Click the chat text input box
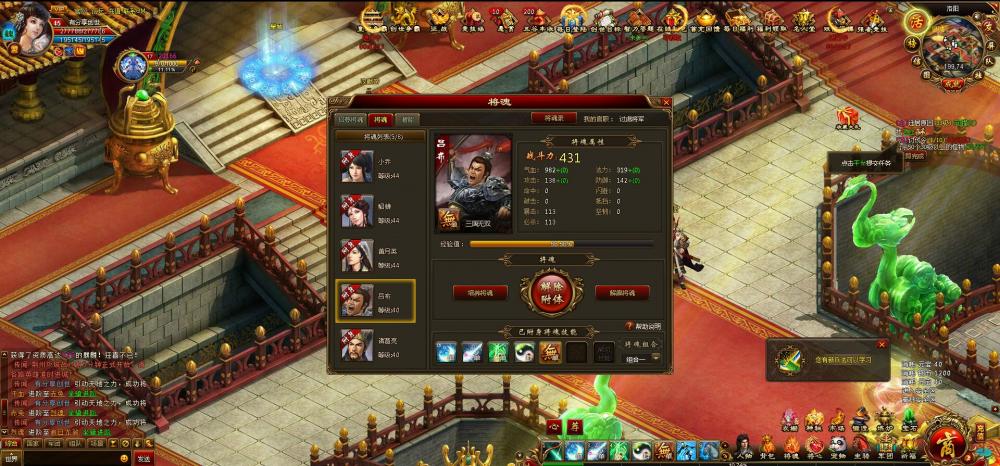1000x466 pixels. coord(76,458)
